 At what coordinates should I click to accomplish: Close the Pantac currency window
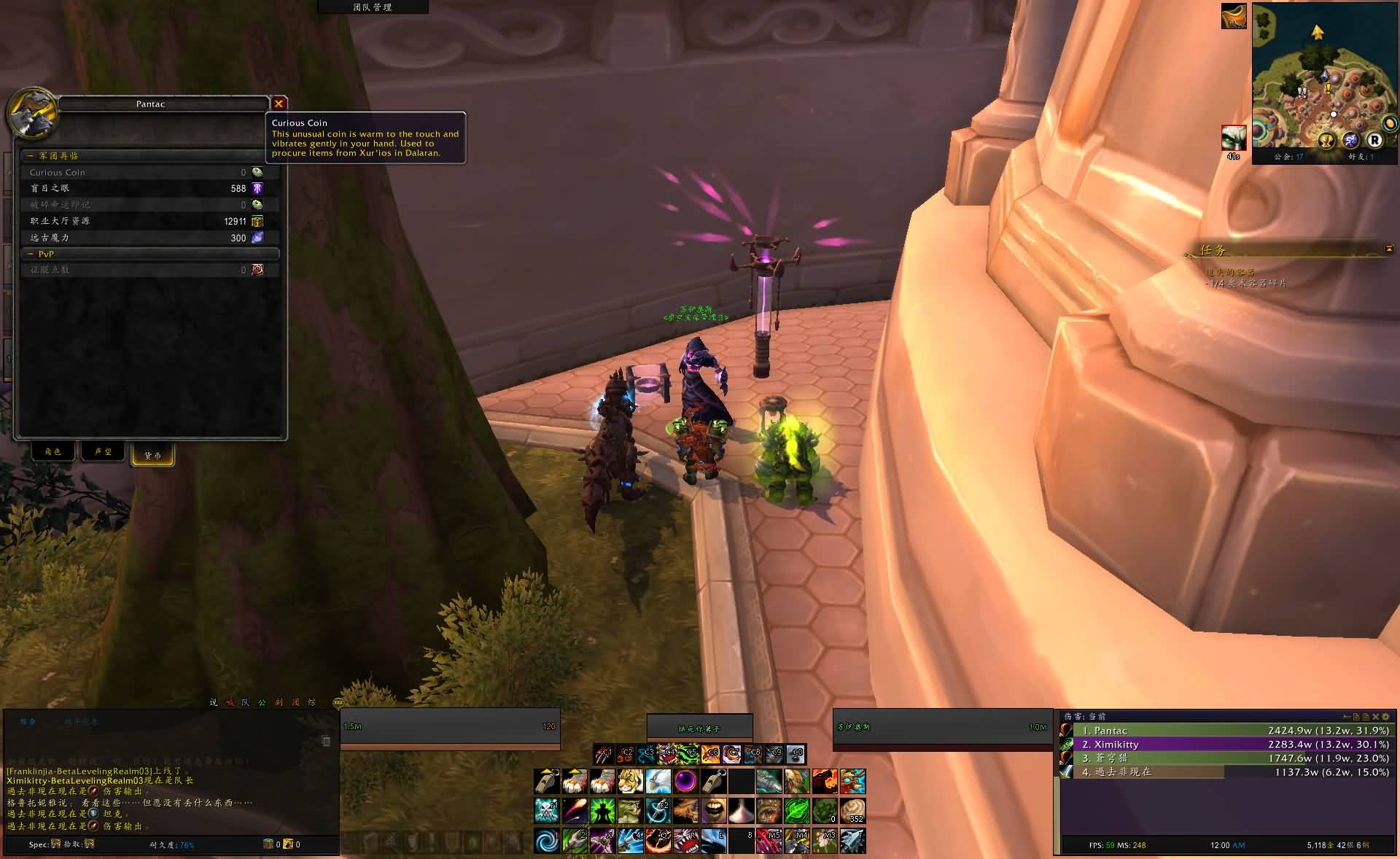(279, 104)
